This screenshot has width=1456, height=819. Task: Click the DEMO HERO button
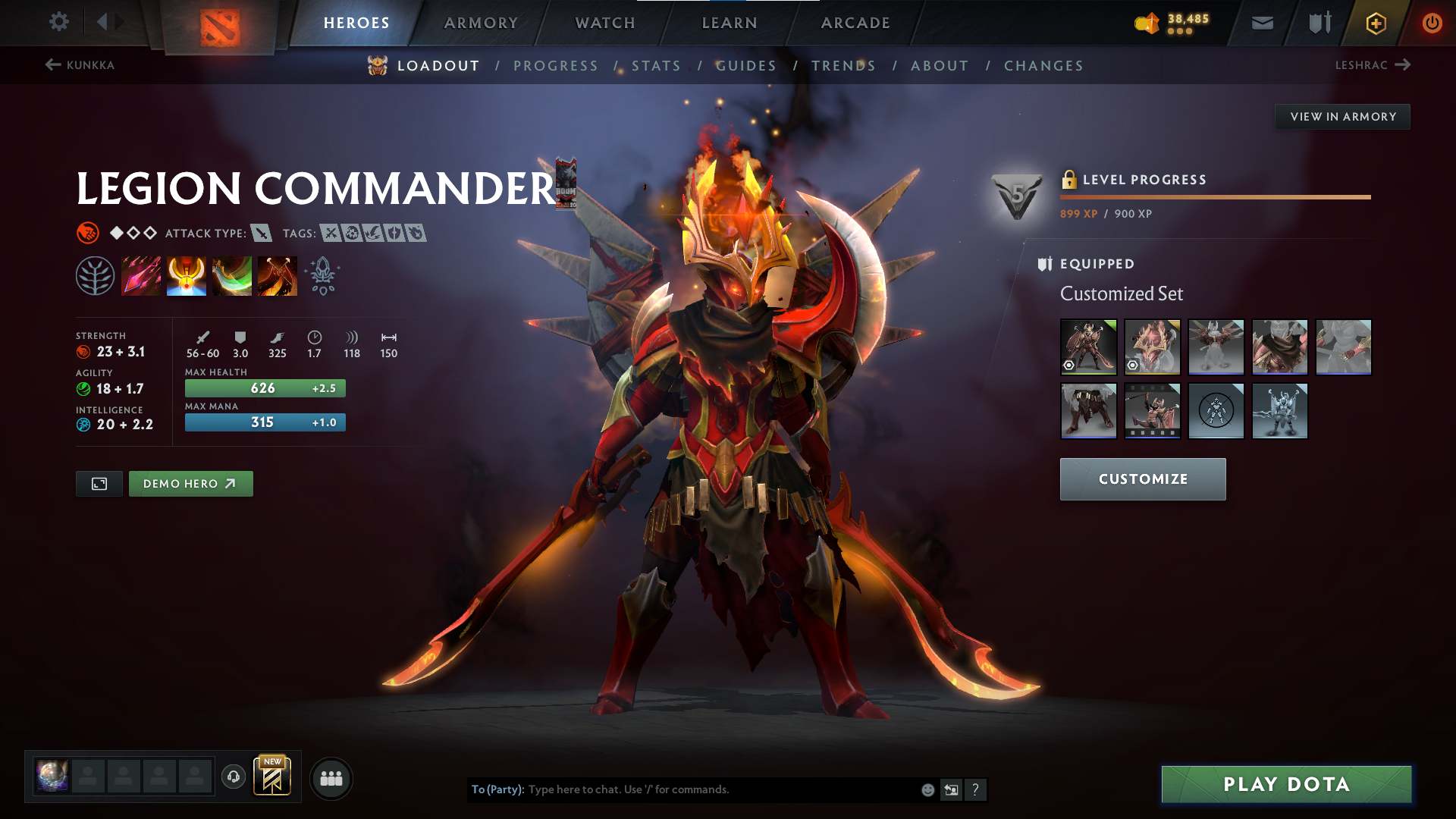click(190, 483)
